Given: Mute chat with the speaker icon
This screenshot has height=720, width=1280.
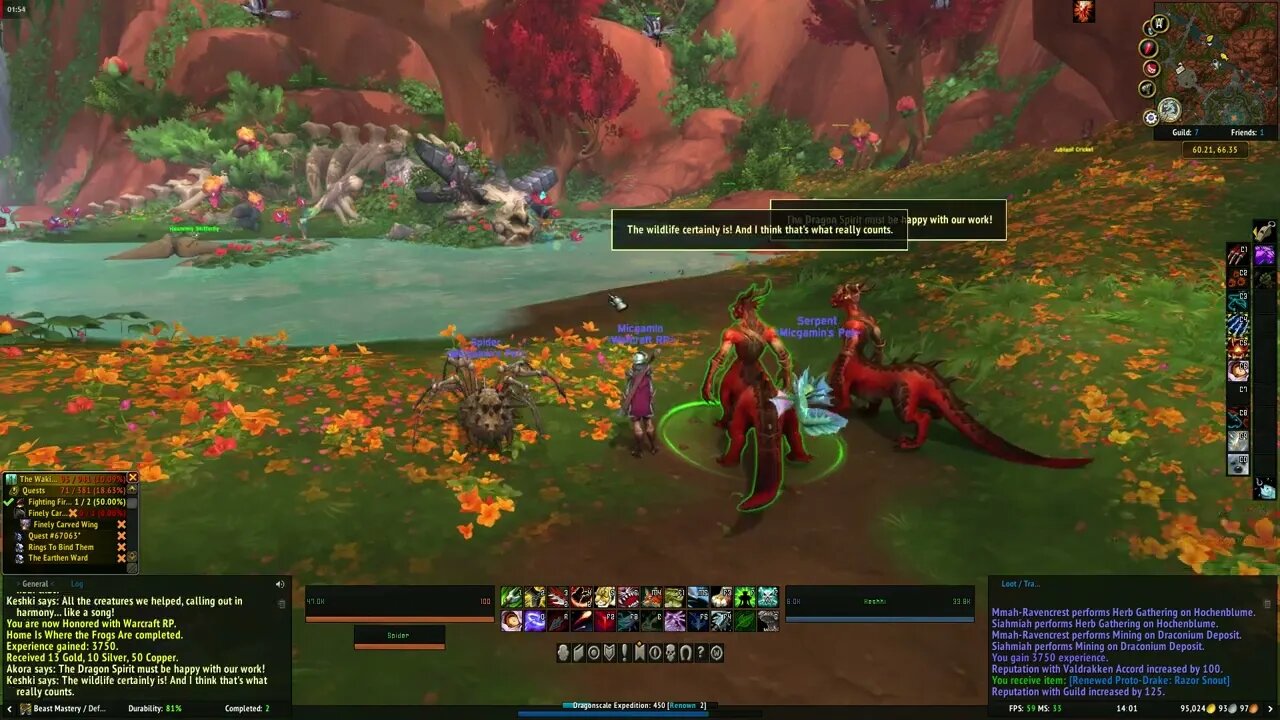Looking at the screenshot, I should pos(279,583).
